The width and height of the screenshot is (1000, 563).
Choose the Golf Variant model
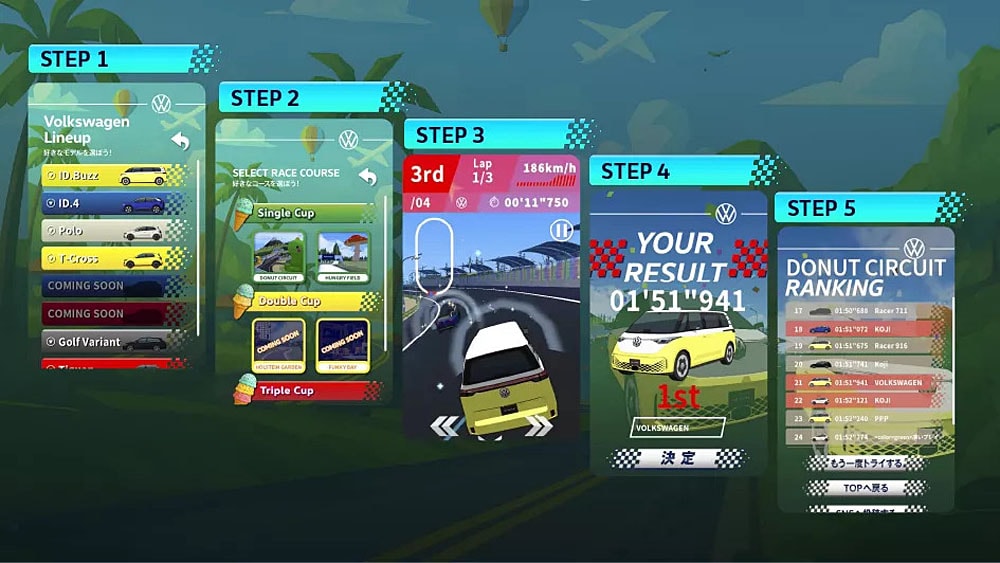coord(113,341)
